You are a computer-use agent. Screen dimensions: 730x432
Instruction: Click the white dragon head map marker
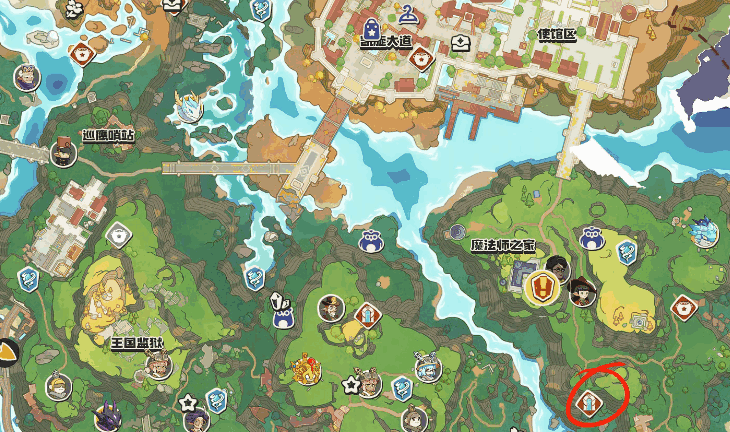pos(188,107)
